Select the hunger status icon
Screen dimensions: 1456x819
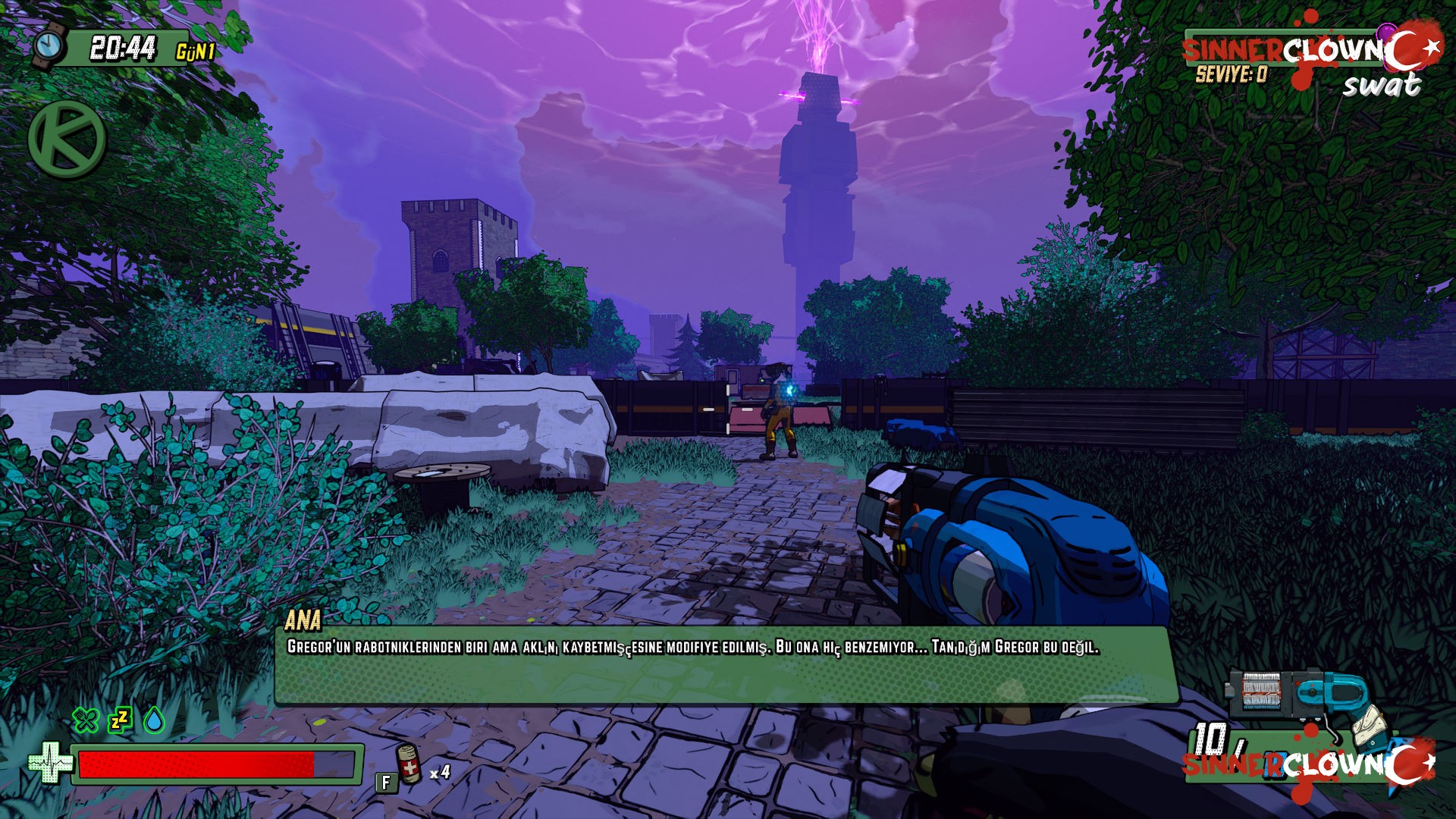pyautogui.click(x=86, y=720)
